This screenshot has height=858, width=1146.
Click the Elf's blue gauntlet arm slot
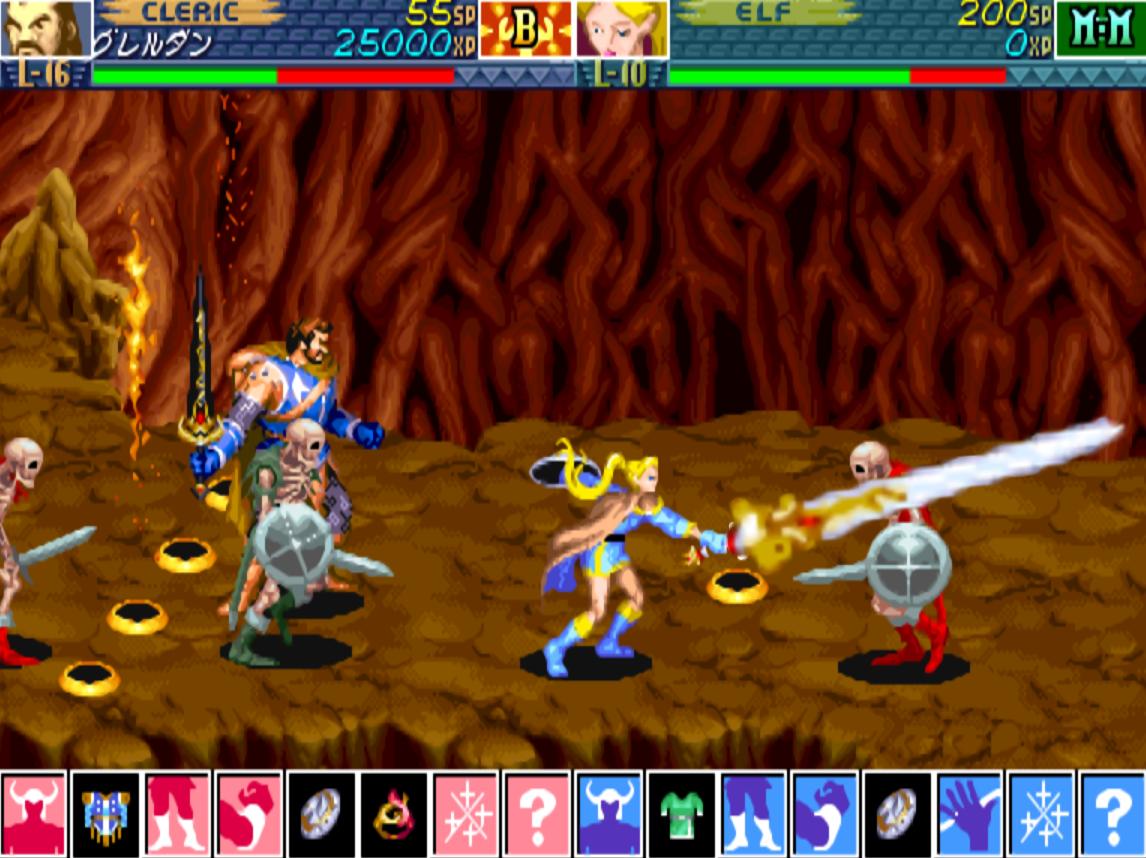[825, 814]
